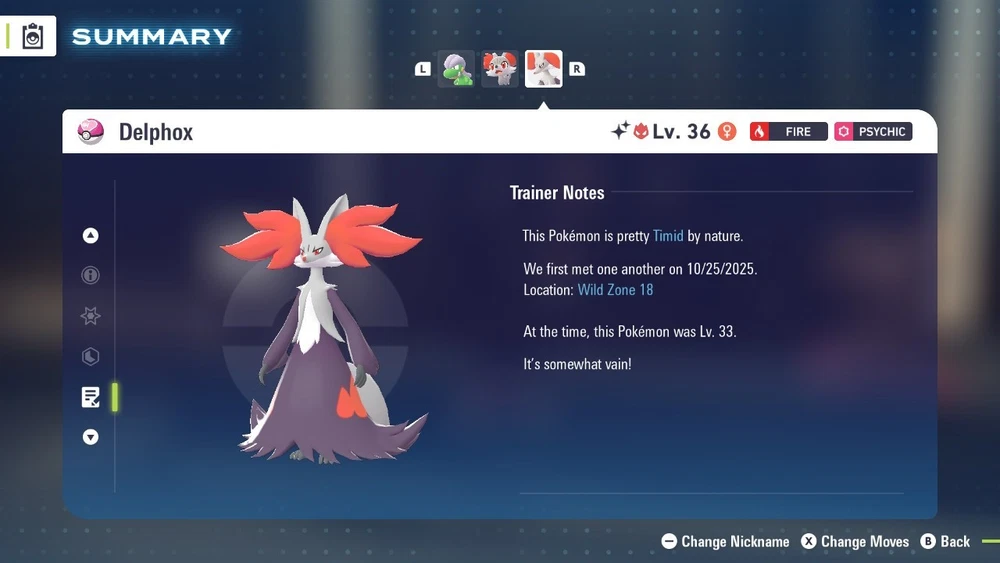Switch to the white and red fox Pokémon
1000x563 pixels.
(500, 69)
